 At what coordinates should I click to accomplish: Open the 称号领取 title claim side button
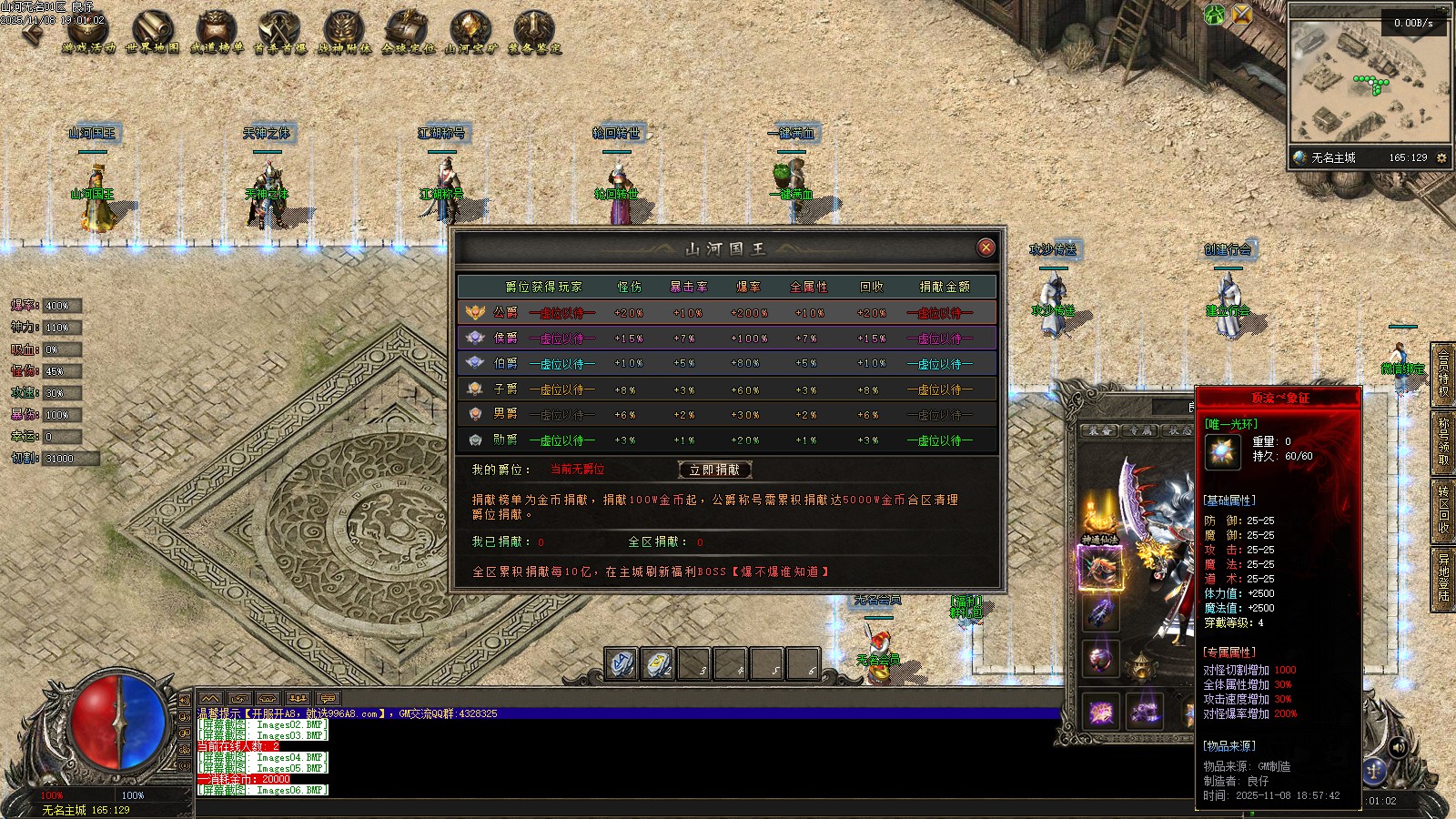1443,441
